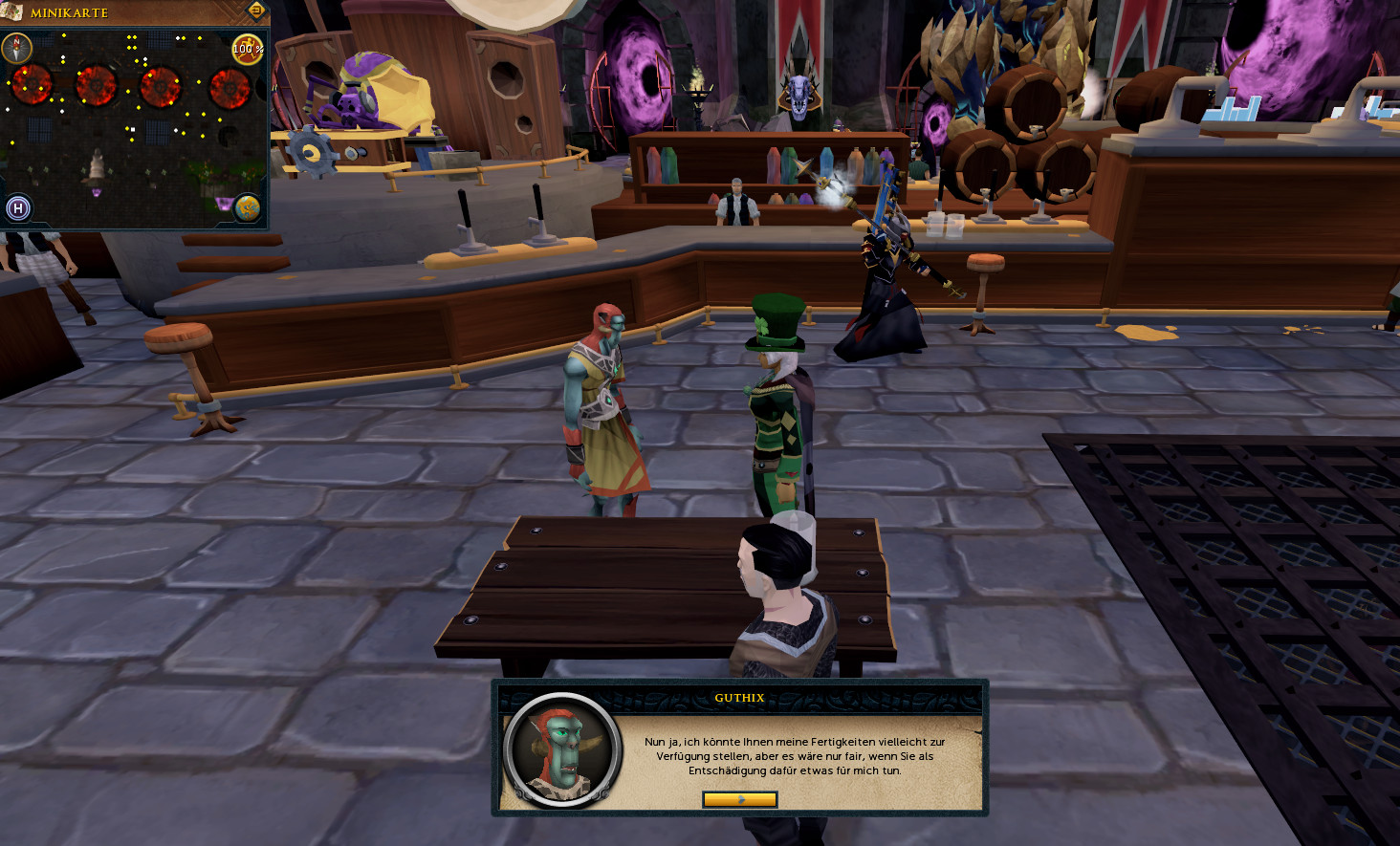The image size is (1400, 846).
Task: Toggle run mode with the 100% energy orb
Action: pyautogui.click(x=248, y=49)
